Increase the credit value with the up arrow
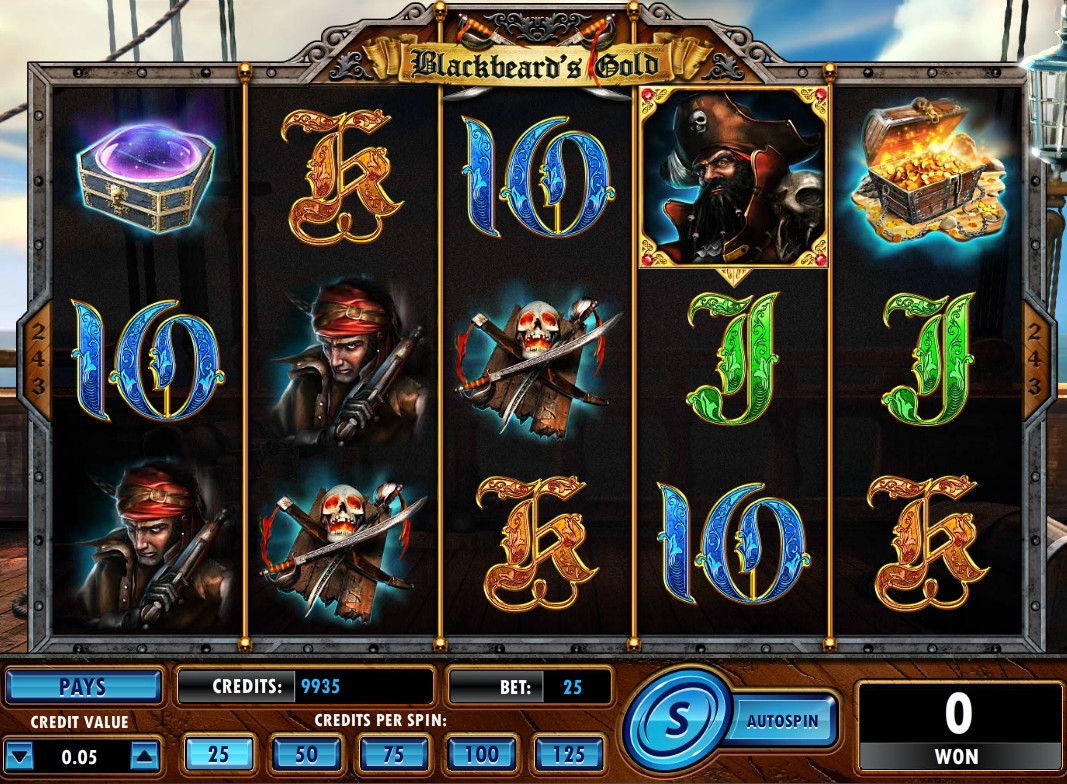 (144, 756)
